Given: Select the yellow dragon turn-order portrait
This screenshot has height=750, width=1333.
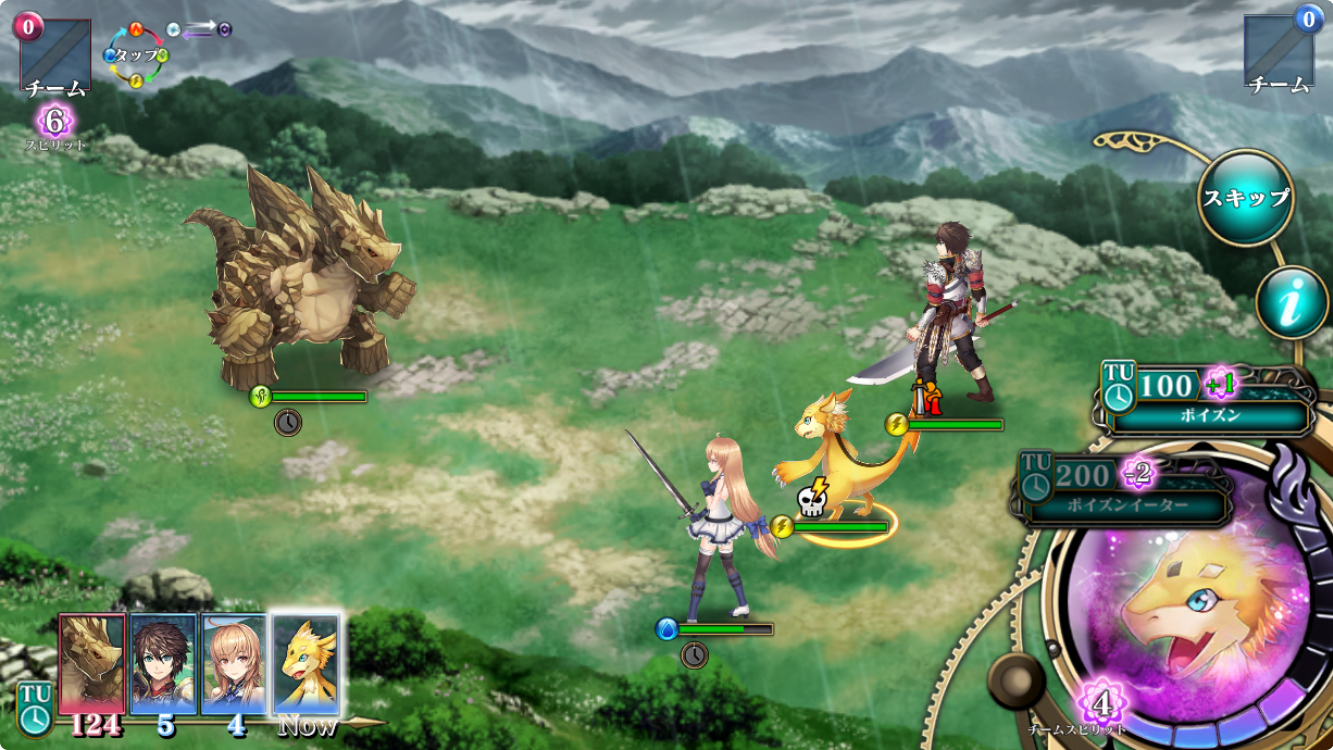Looking at the screenshot, I should click(x=306, y=664).
